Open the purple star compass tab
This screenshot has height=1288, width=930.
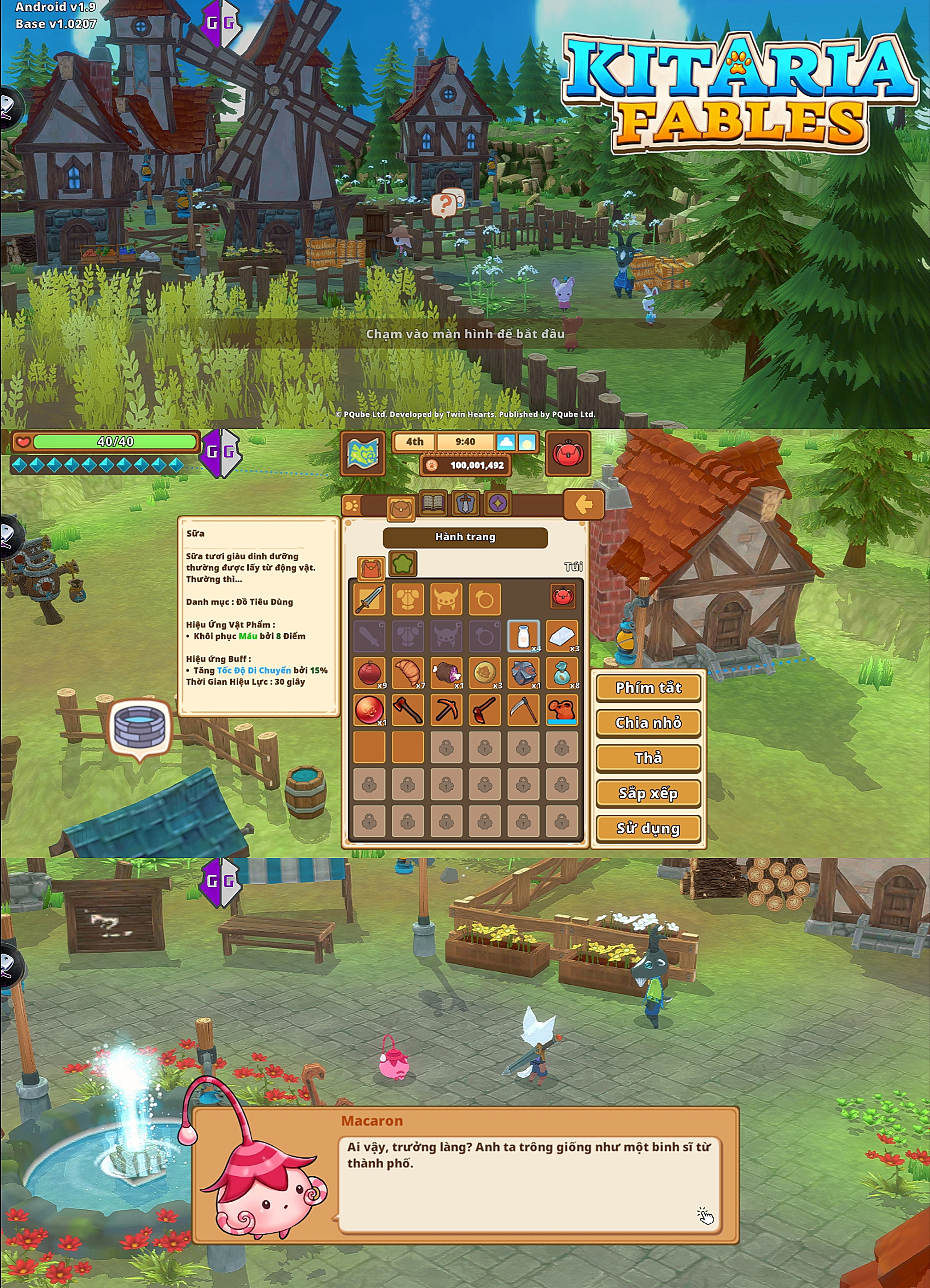pyautogui.click(x=498, y=504)
